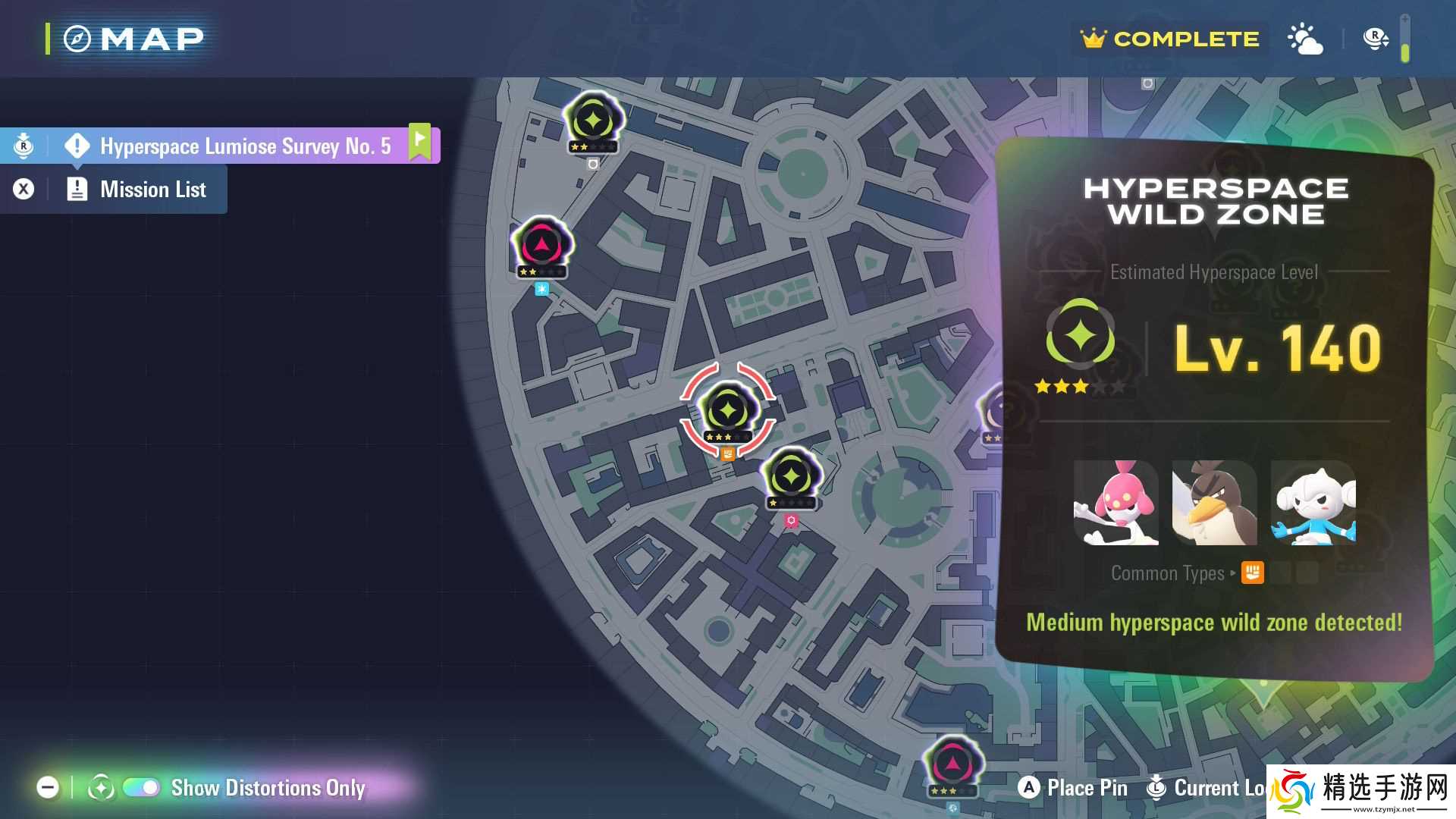
Task: Toggle Show Distortions Only switch
Action: pyautogui.click(x=141, y=788)
